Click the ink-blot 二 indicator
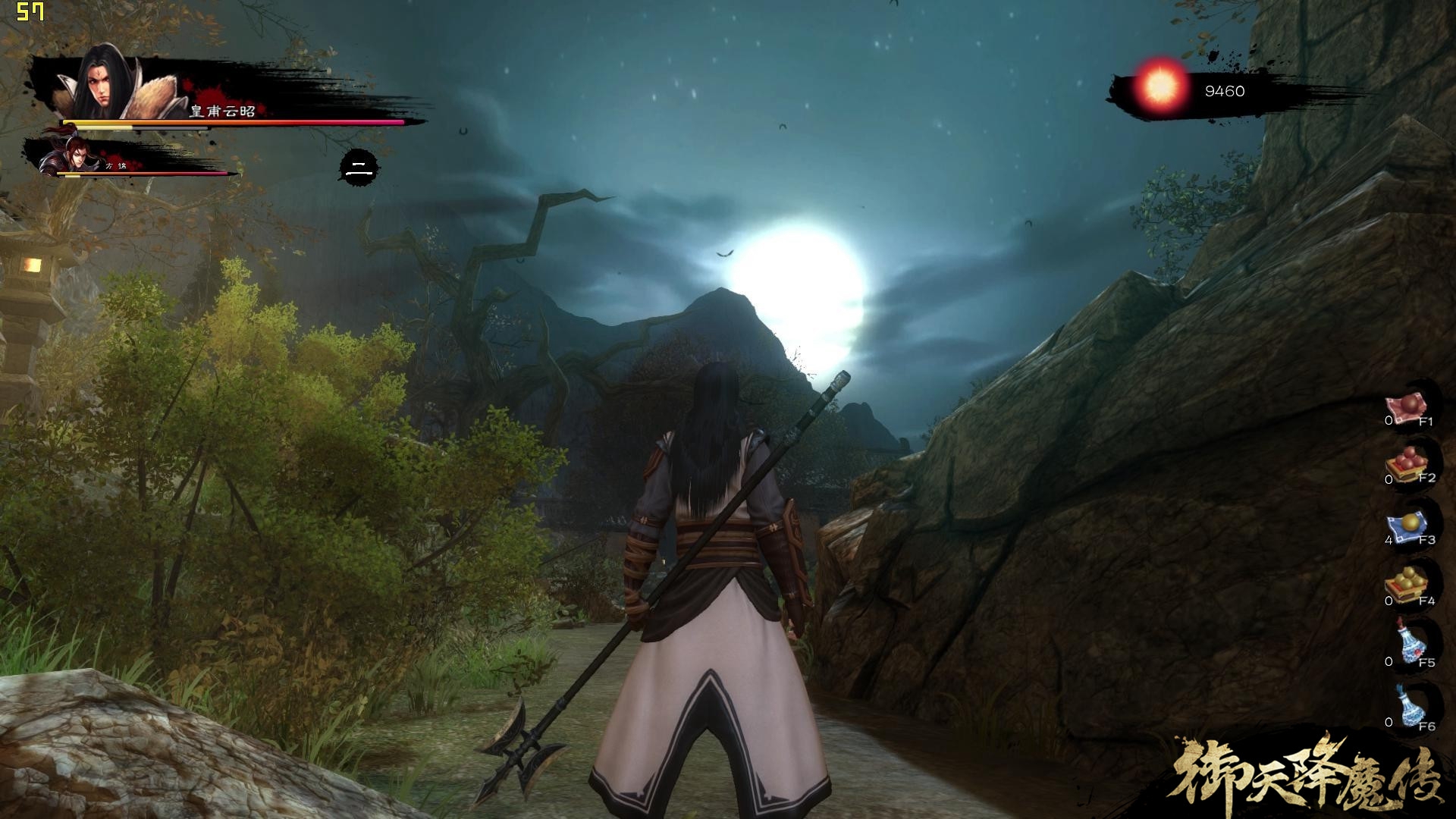This screenshot has height=819, width=1456. click(358, 170)
